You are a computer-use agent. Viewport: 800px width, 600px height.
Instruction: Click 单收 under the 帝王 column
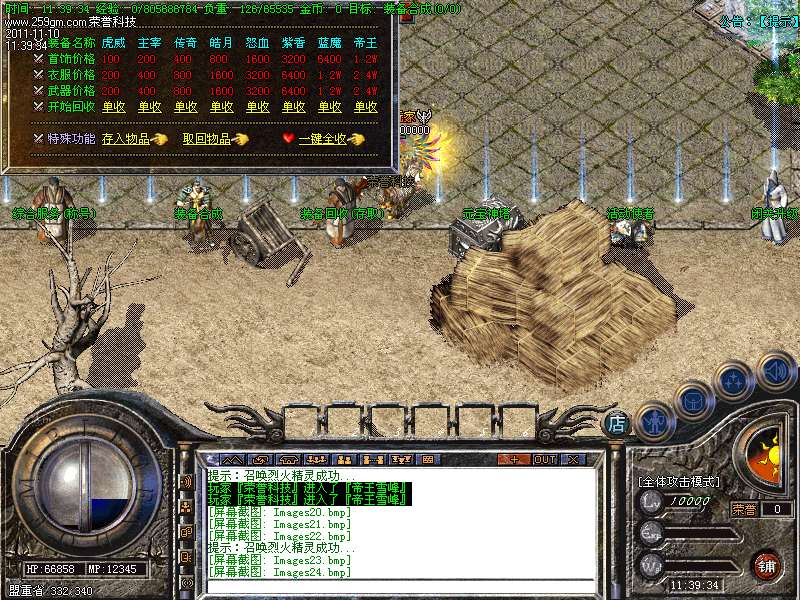point(366,107)
